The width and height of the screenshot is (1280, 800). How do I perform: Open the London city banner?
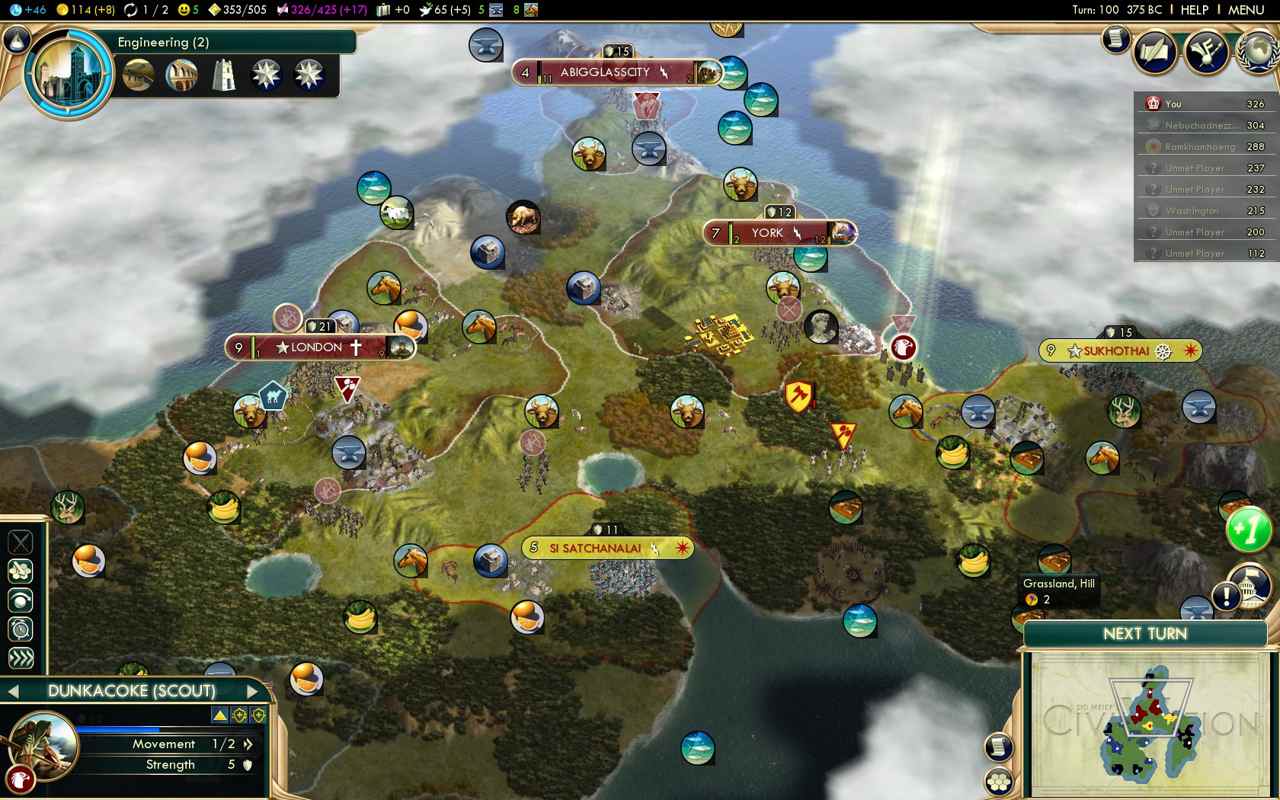coord(318,348)
